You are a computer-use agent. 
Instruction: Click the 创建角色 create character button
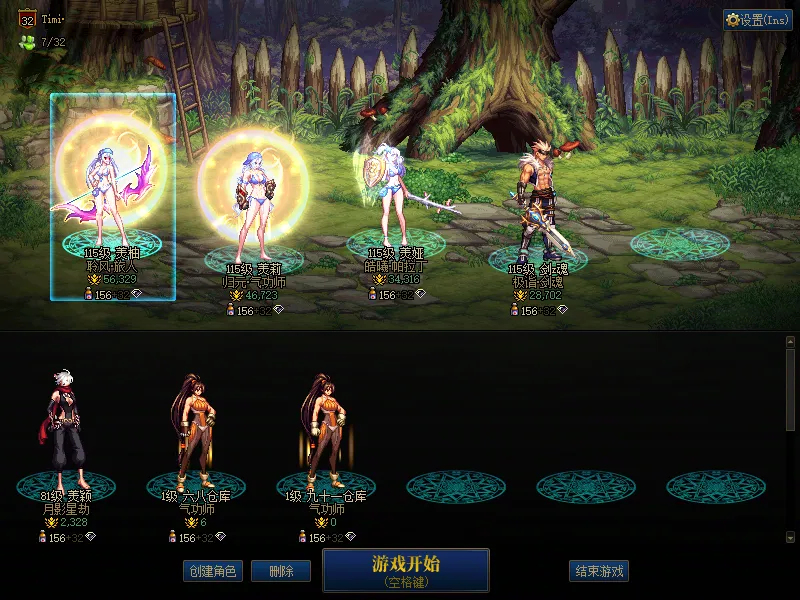pyautogui.click(x=212, y=571)
